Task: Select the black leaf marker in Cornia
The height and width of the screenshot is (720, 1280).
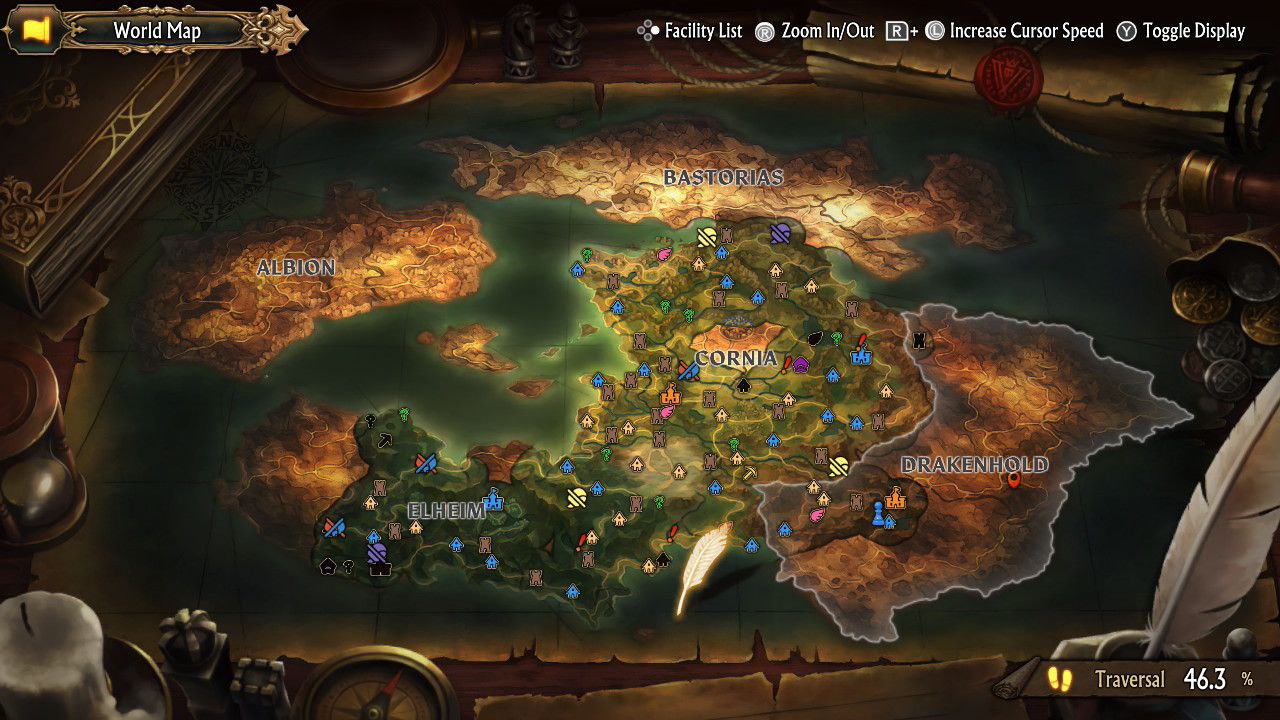Action: [815, 338]
